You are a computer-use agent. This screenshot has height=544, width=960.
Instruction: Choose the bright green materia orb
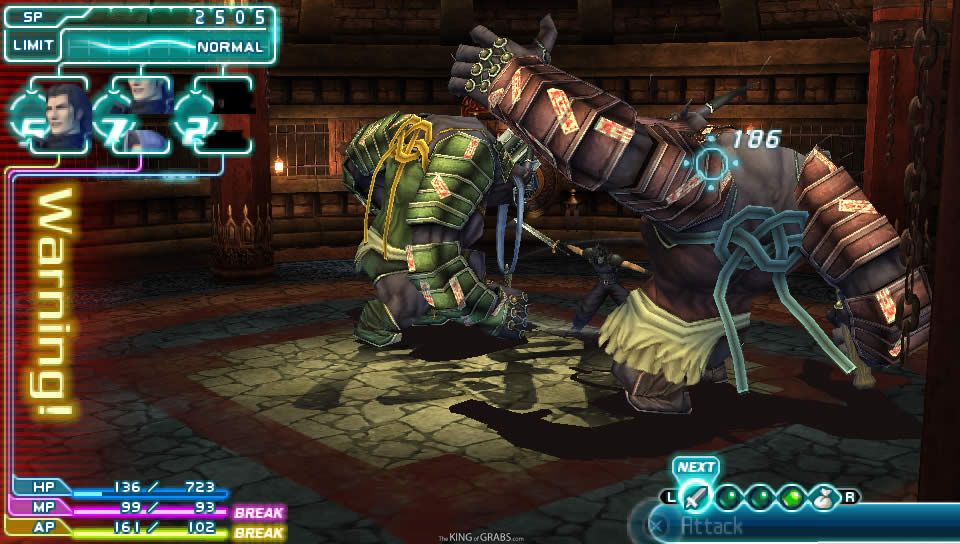792,496
